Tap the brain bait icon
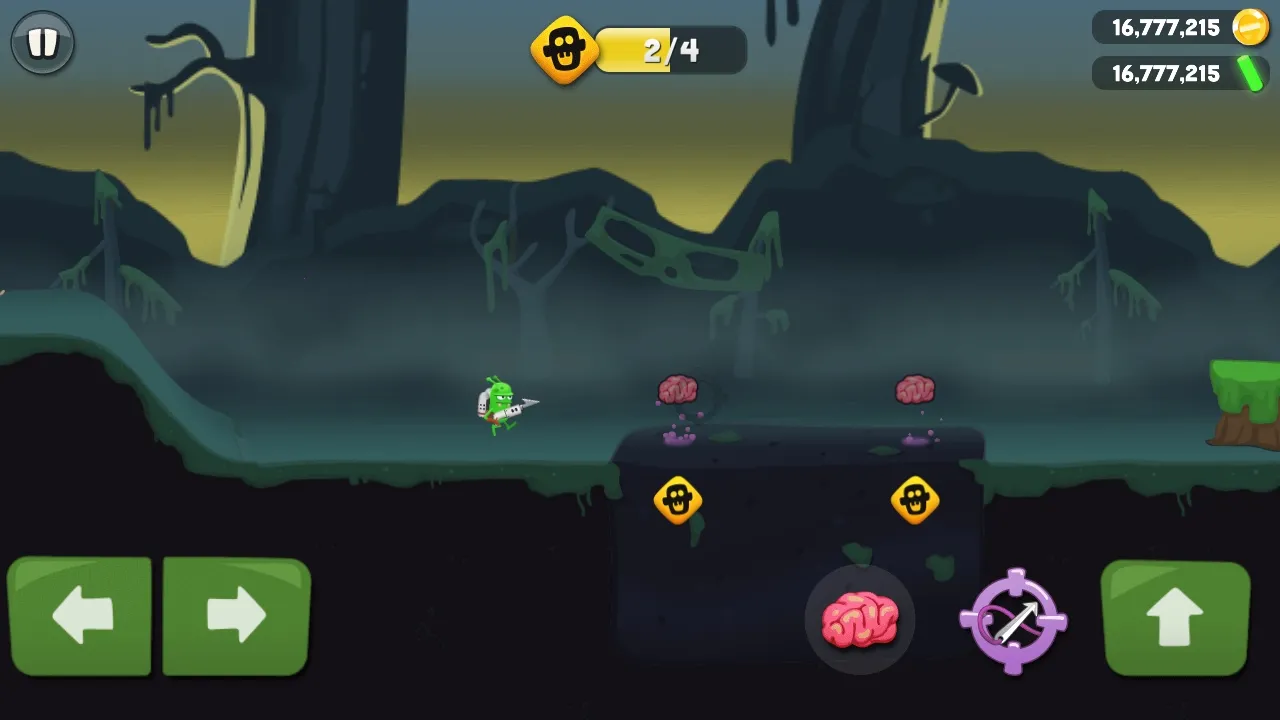Viewport: 1280px width, 720px height. pos(860,620)
